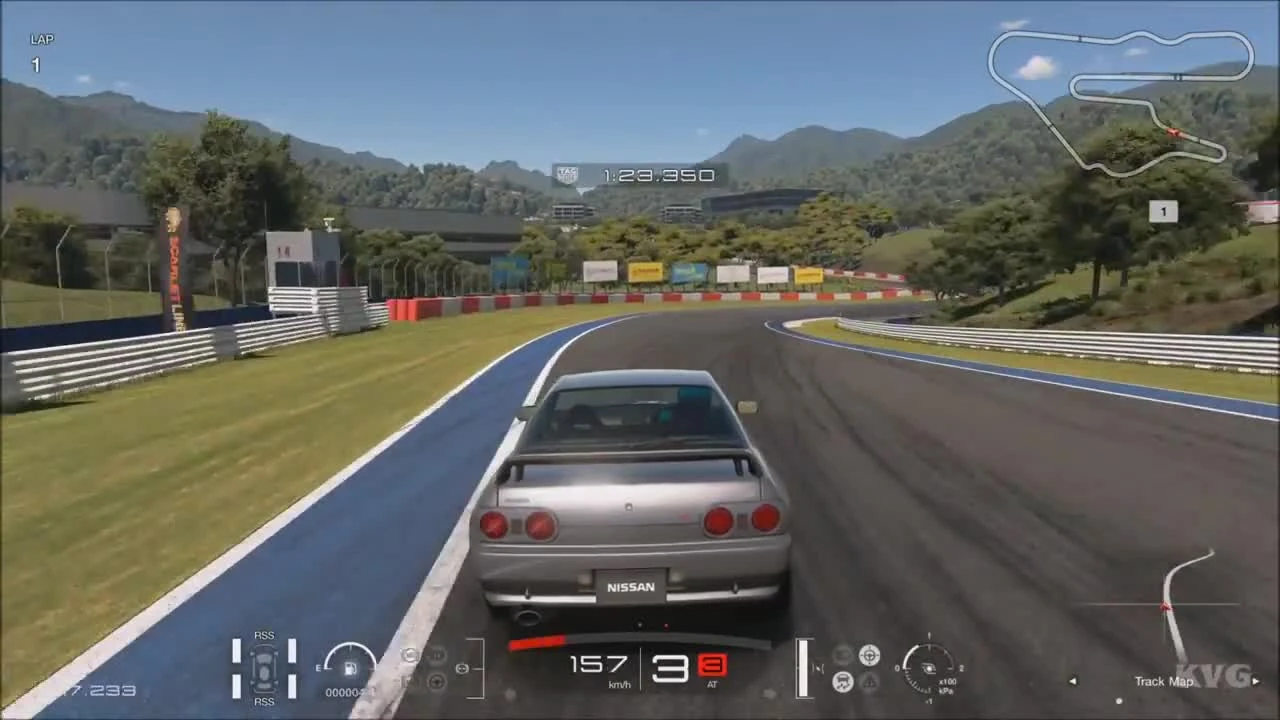
Task: Select the Track Map label
Action: [x=1163, y=681]
